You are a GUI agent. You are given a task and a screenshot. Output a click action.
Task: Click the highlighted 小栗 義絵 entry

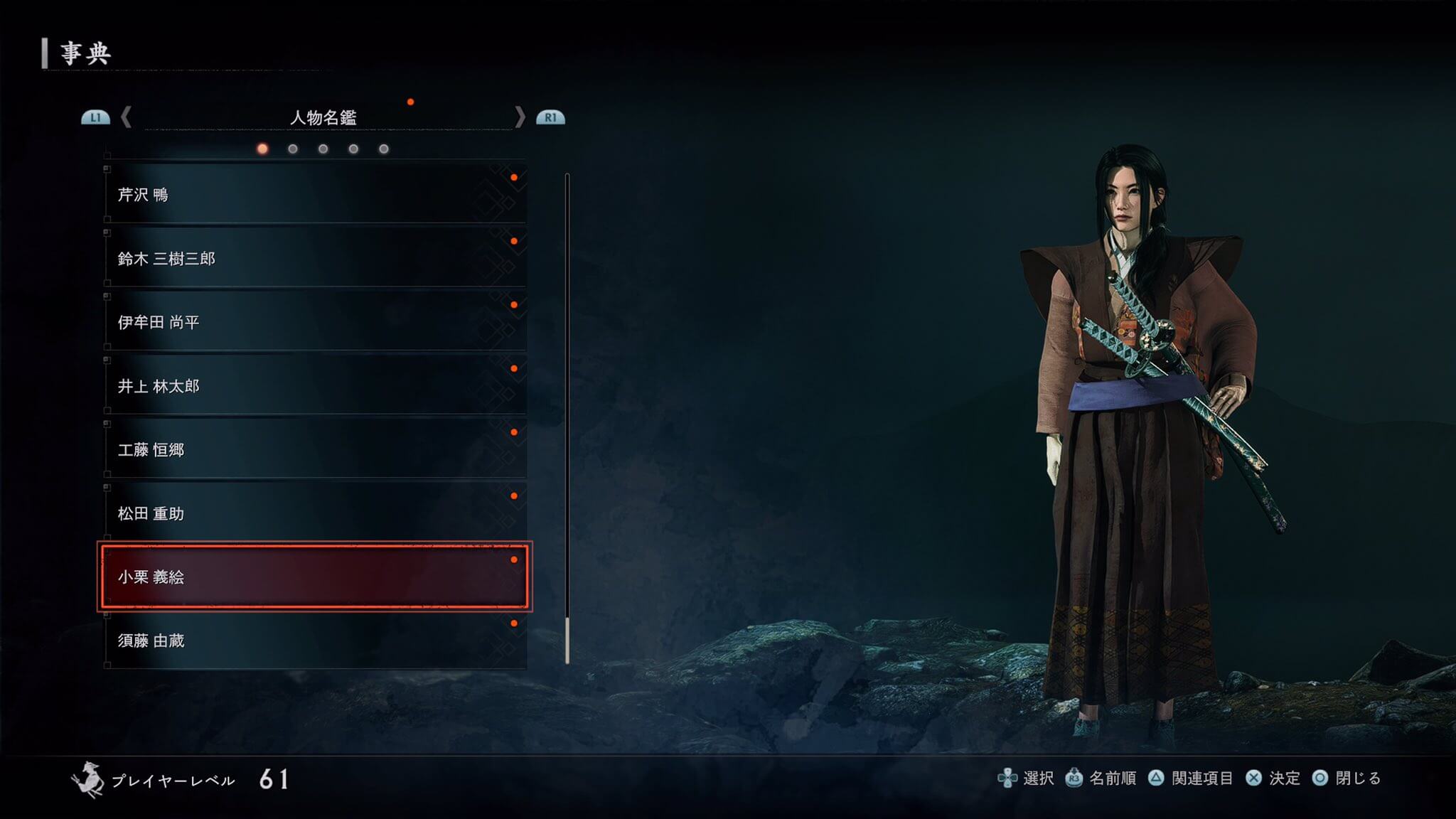point(315,577)
